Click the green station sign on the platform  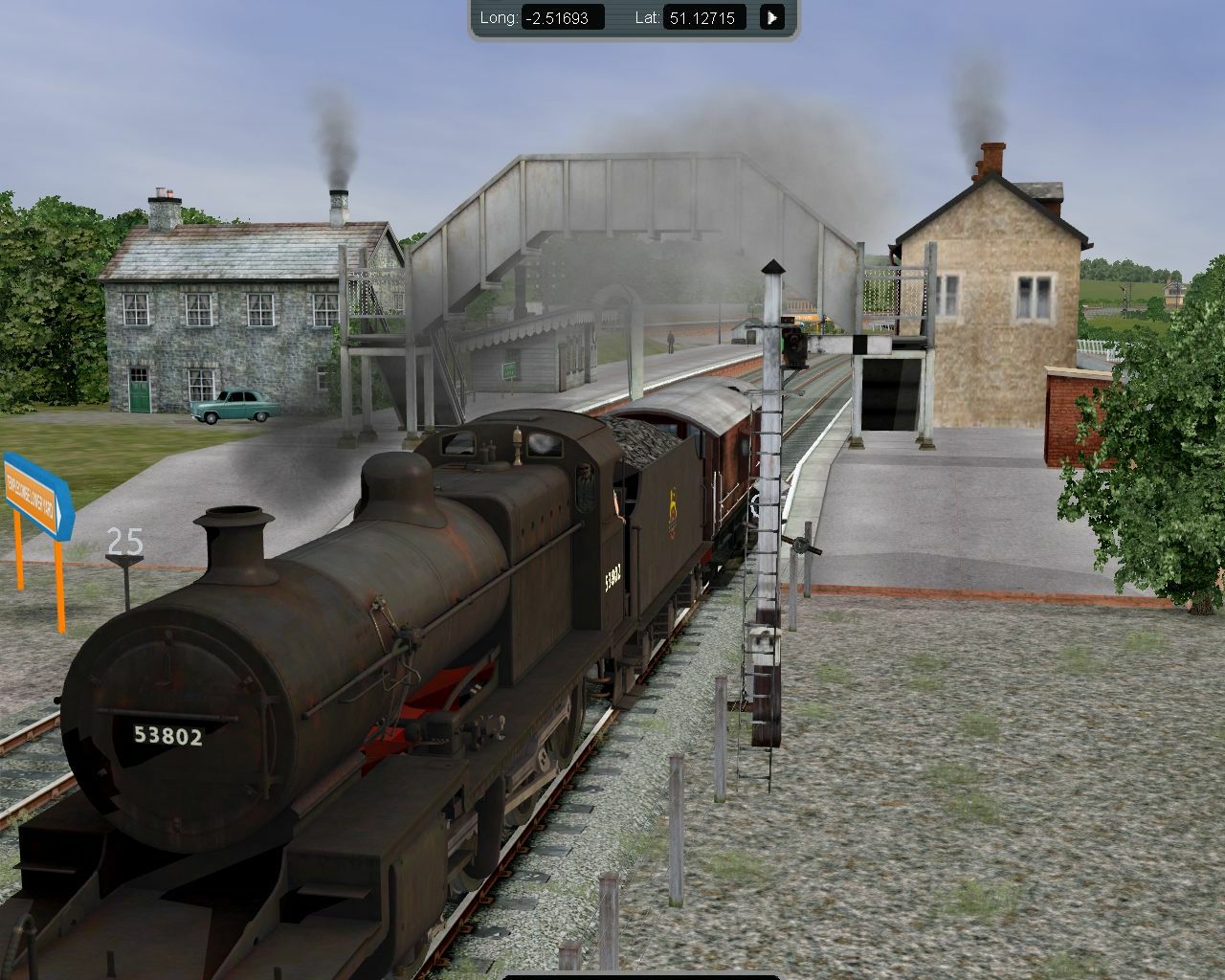[510, 368]
